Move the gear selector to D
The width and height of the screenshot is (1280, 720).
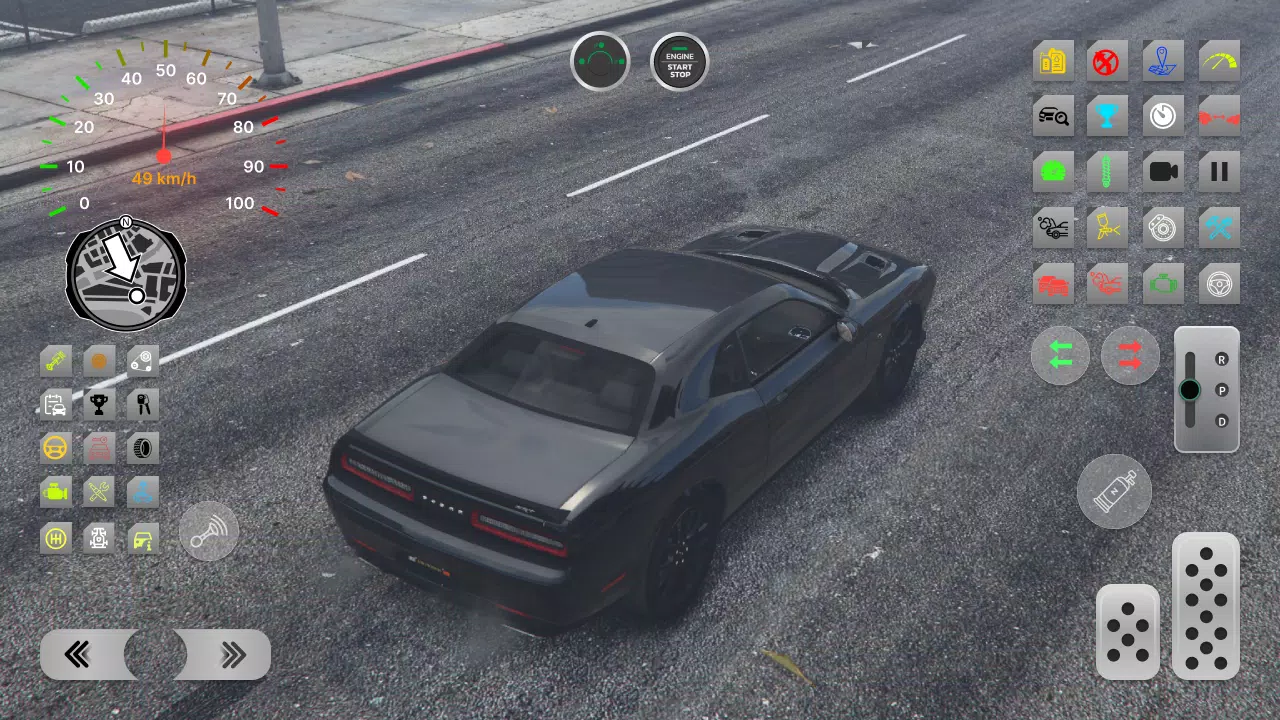pos(1222,419)
